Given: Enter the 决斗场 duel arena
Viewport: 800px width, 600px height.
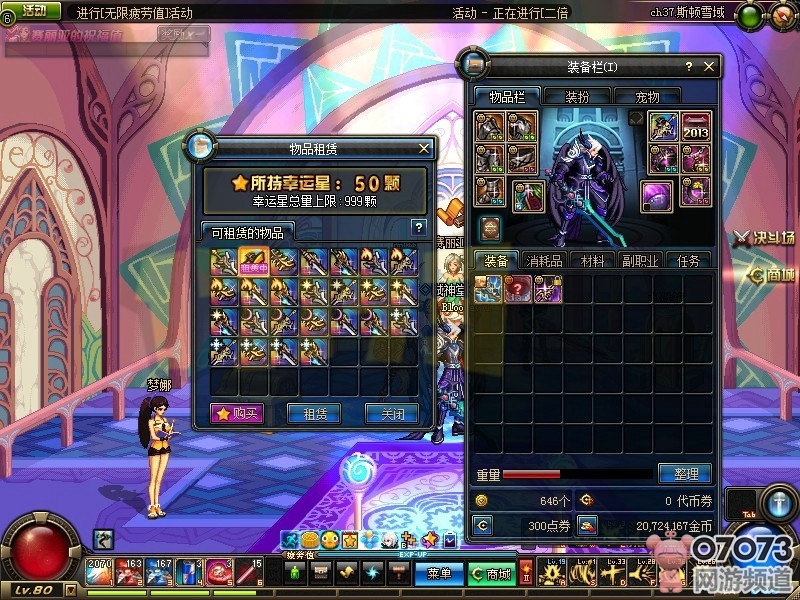Looking at the screenshot, I should [x=764, y=238].
